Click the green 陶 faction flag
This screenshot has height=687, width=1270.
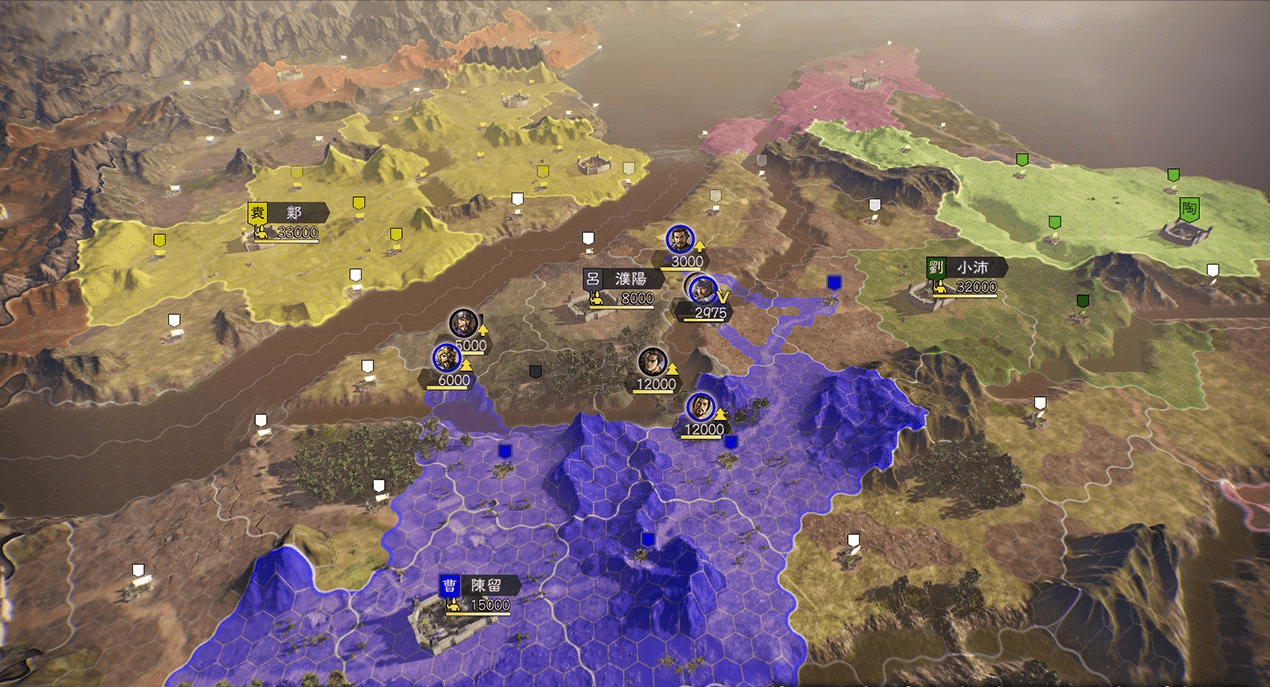[x=1189, y=210]
